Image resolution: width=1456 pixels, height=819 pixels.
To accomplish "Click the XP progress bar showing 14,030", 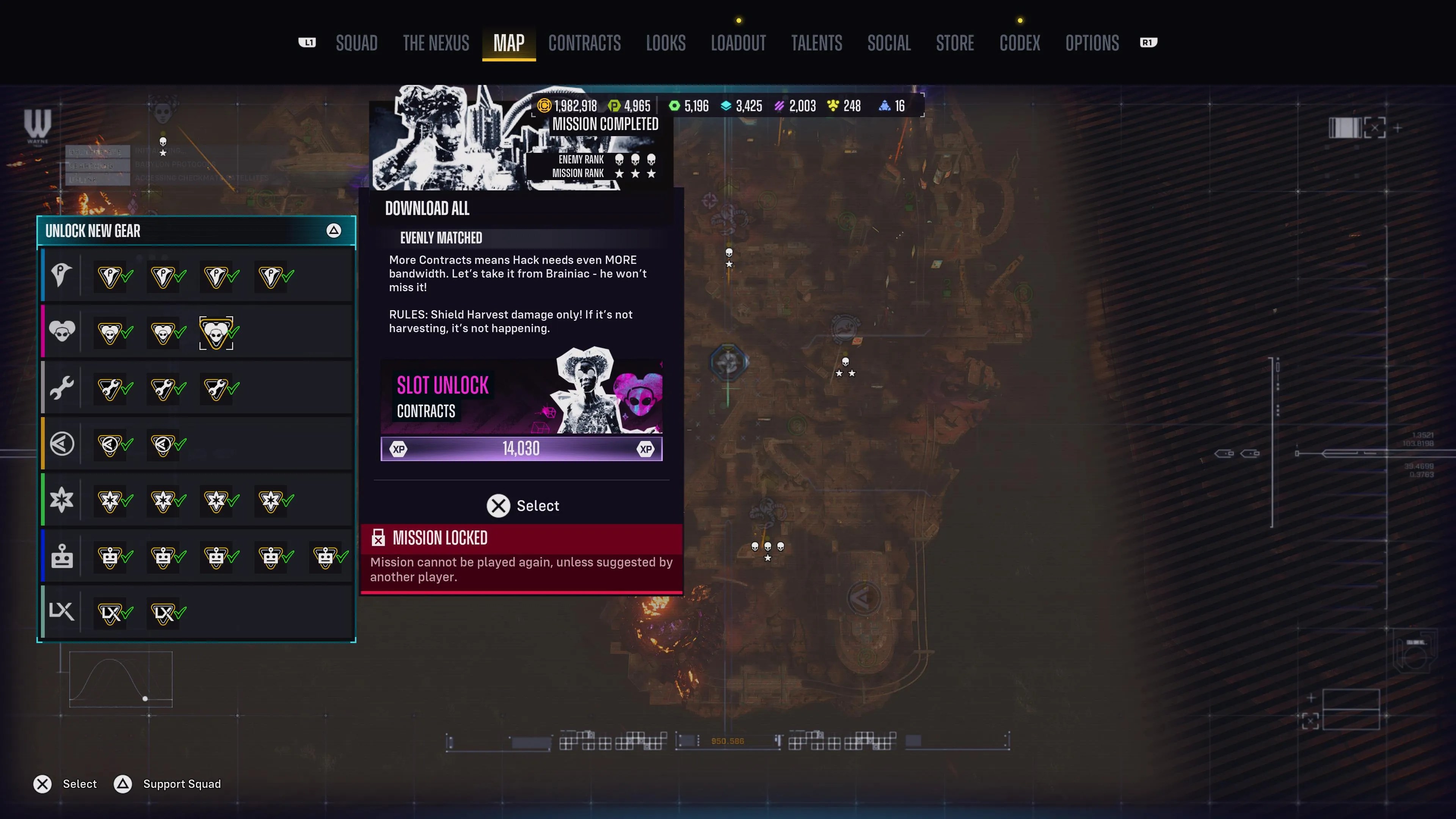I will coord(521,448).
